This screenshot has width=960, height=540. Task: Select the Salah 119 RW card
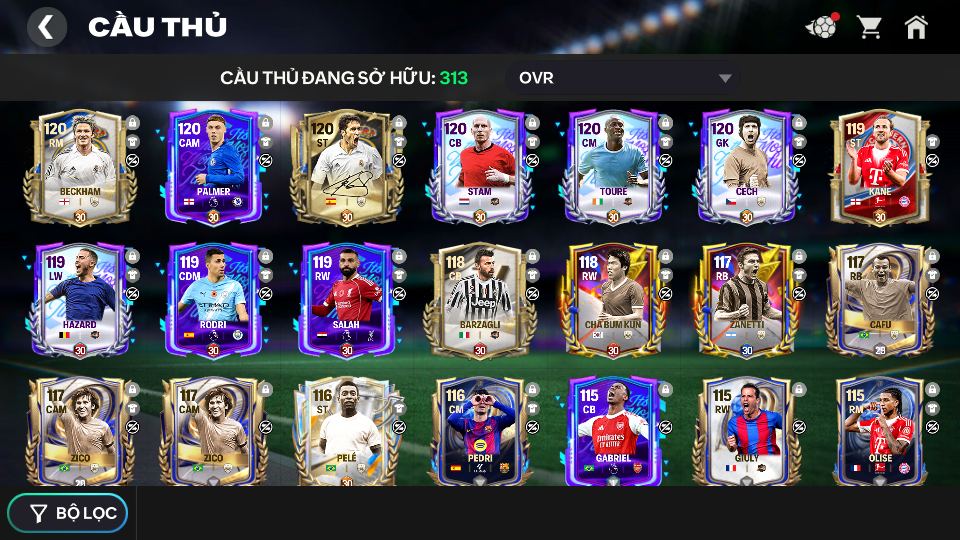click(346, 299)
